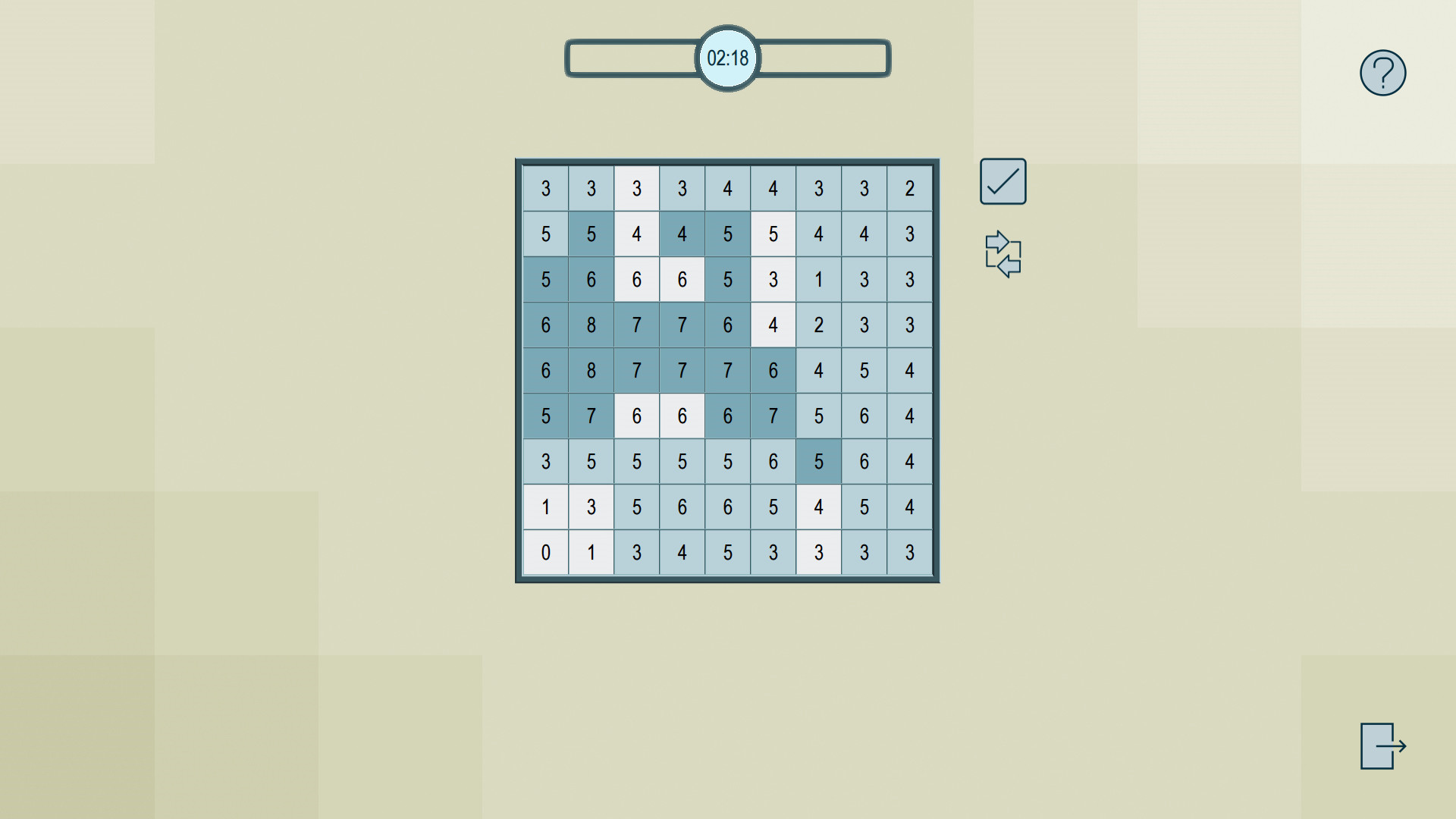
Task: Click the white 6 cell in row three
Action: (x=636, y=280)
